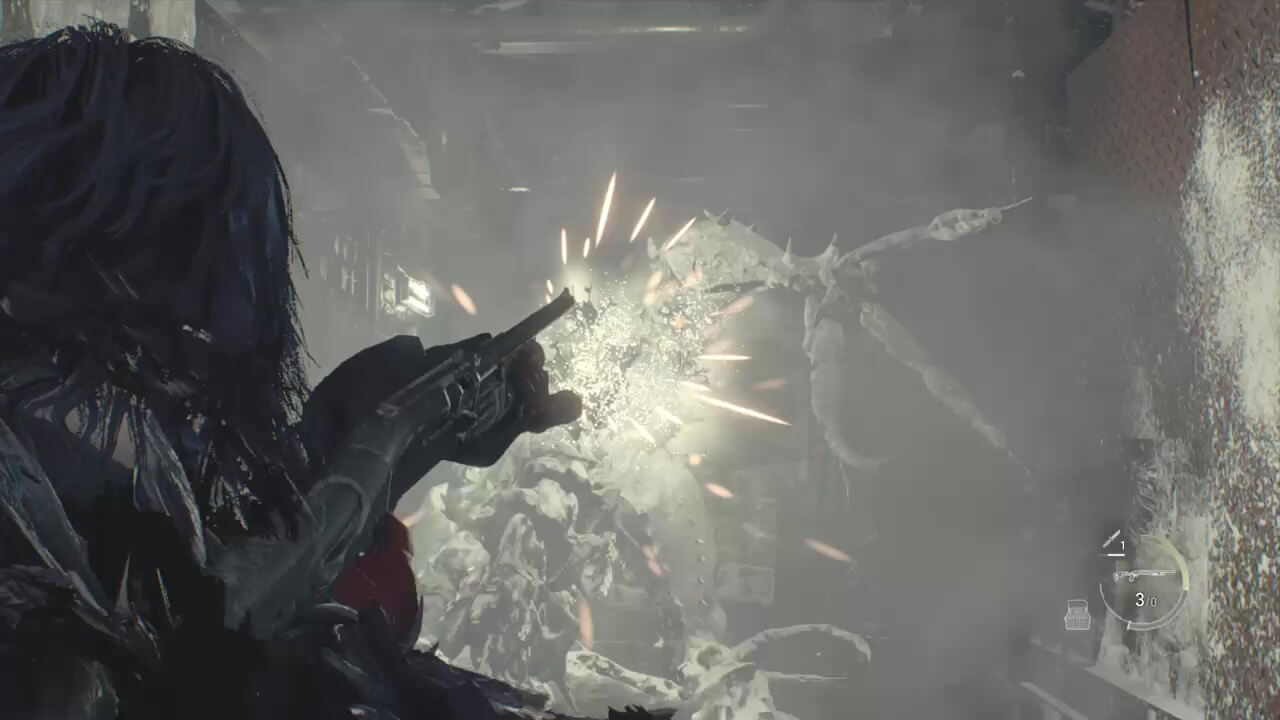Click the knife durability count "1"

(x=1123, y=546)
